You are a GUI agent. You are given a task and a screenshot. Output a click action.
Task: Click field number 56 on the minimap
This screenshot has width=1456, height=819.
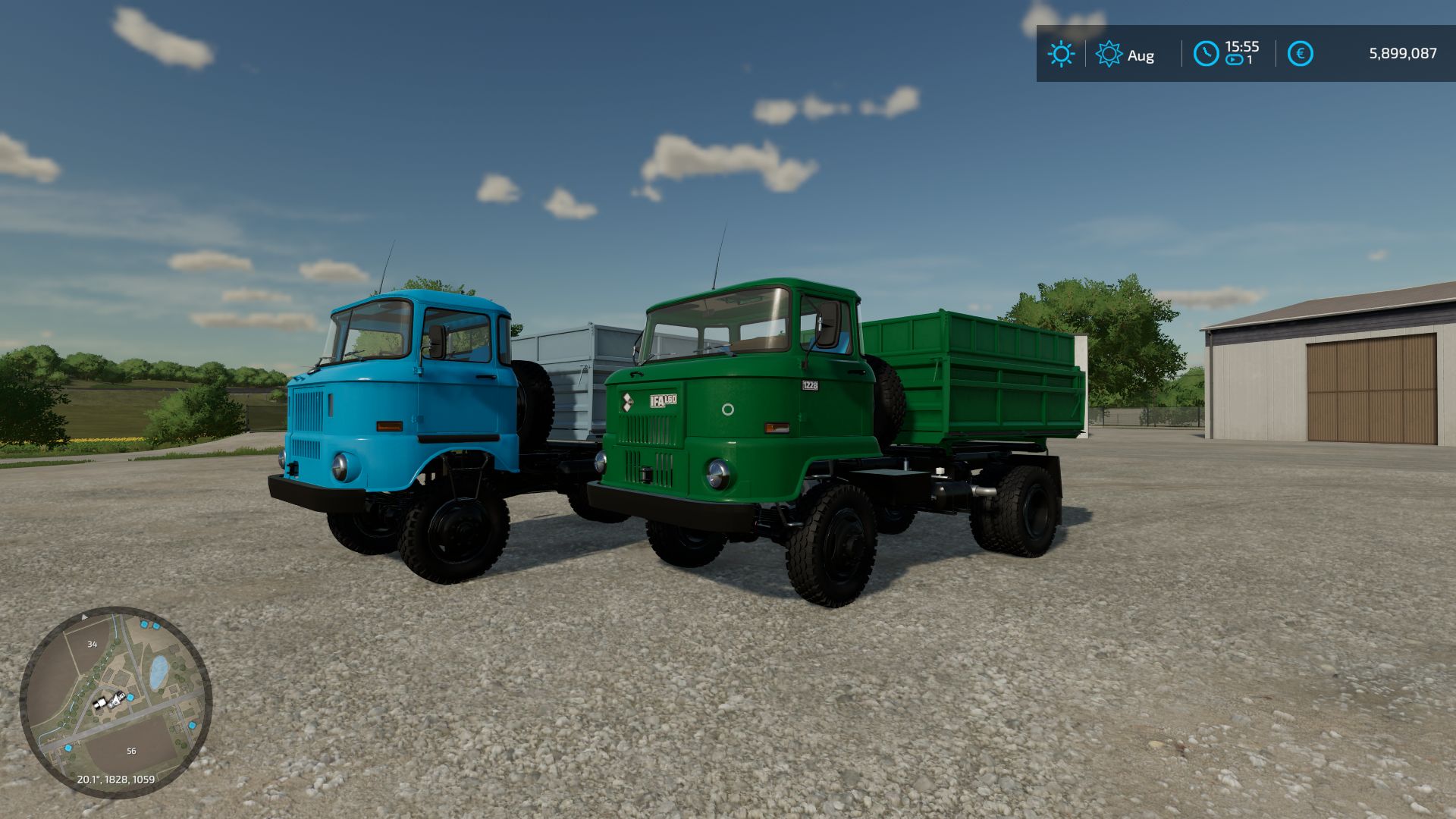[x=131, y=751]
